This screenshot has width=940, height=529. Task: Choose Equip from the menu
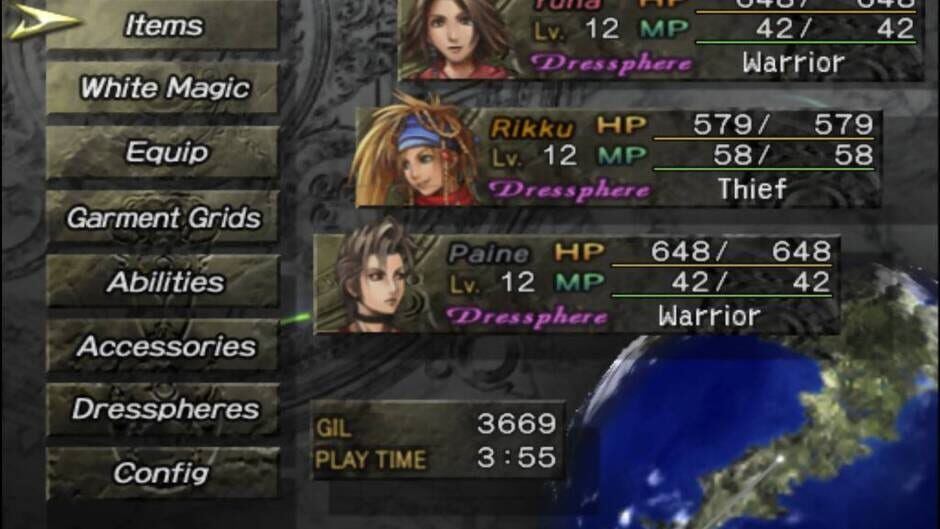[163, 153]
